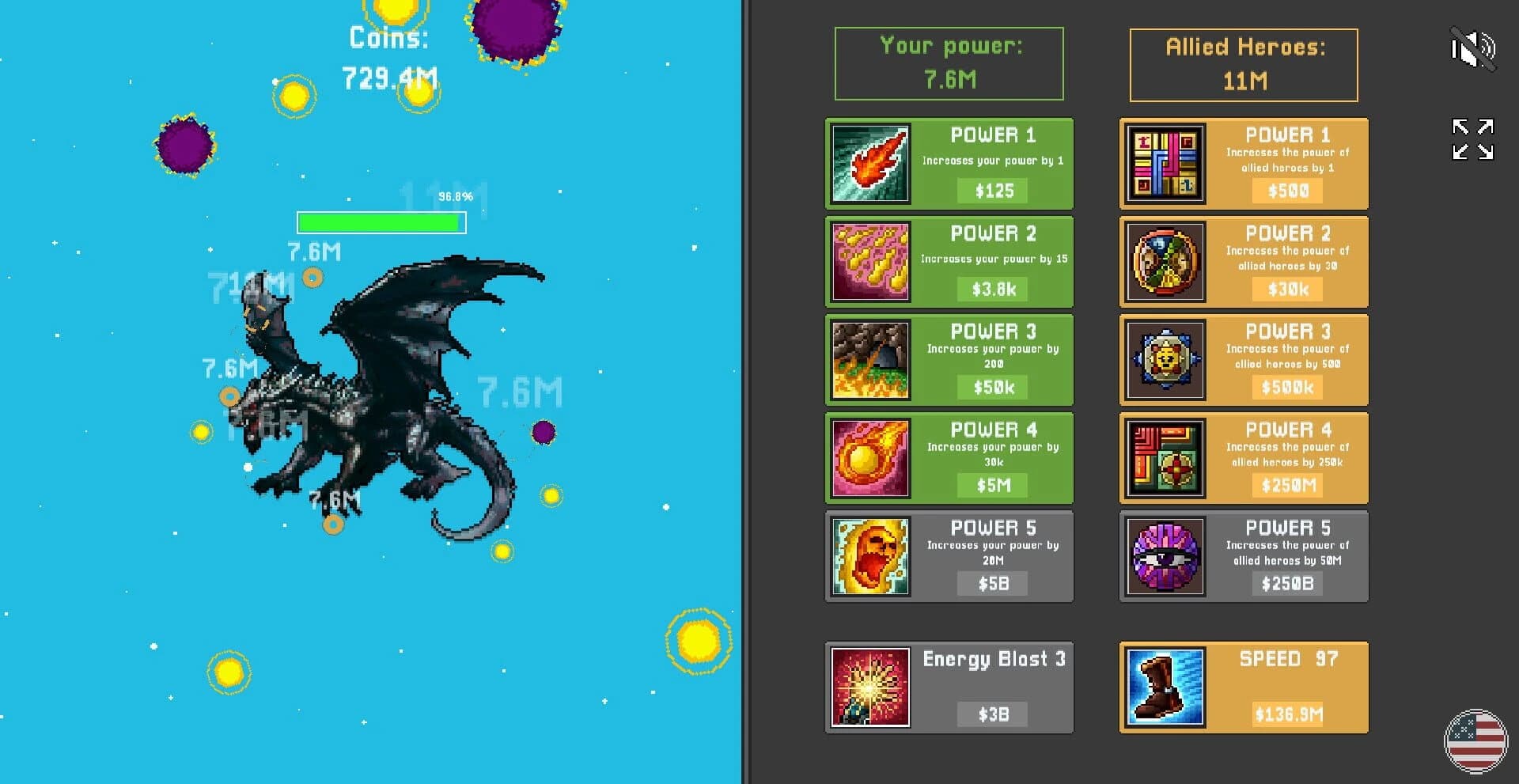Viewport: 1519px width, 784px height.
Task: Toggle fullscreen mode
Action: coord(1473,139)
